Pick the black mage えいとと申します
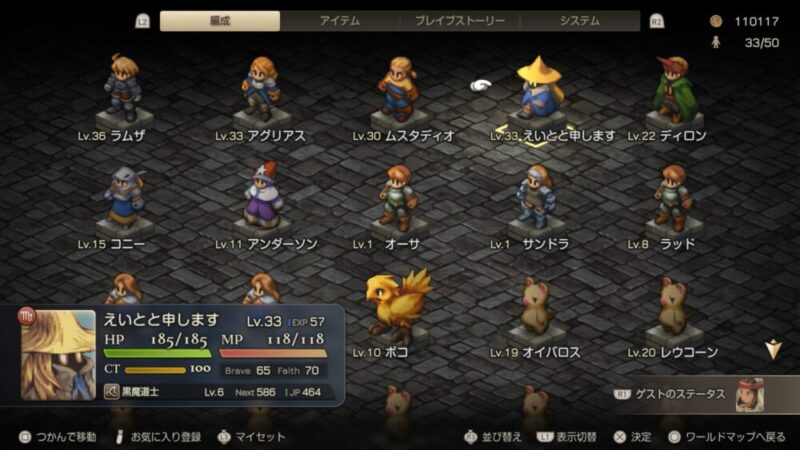 (540, 90)
